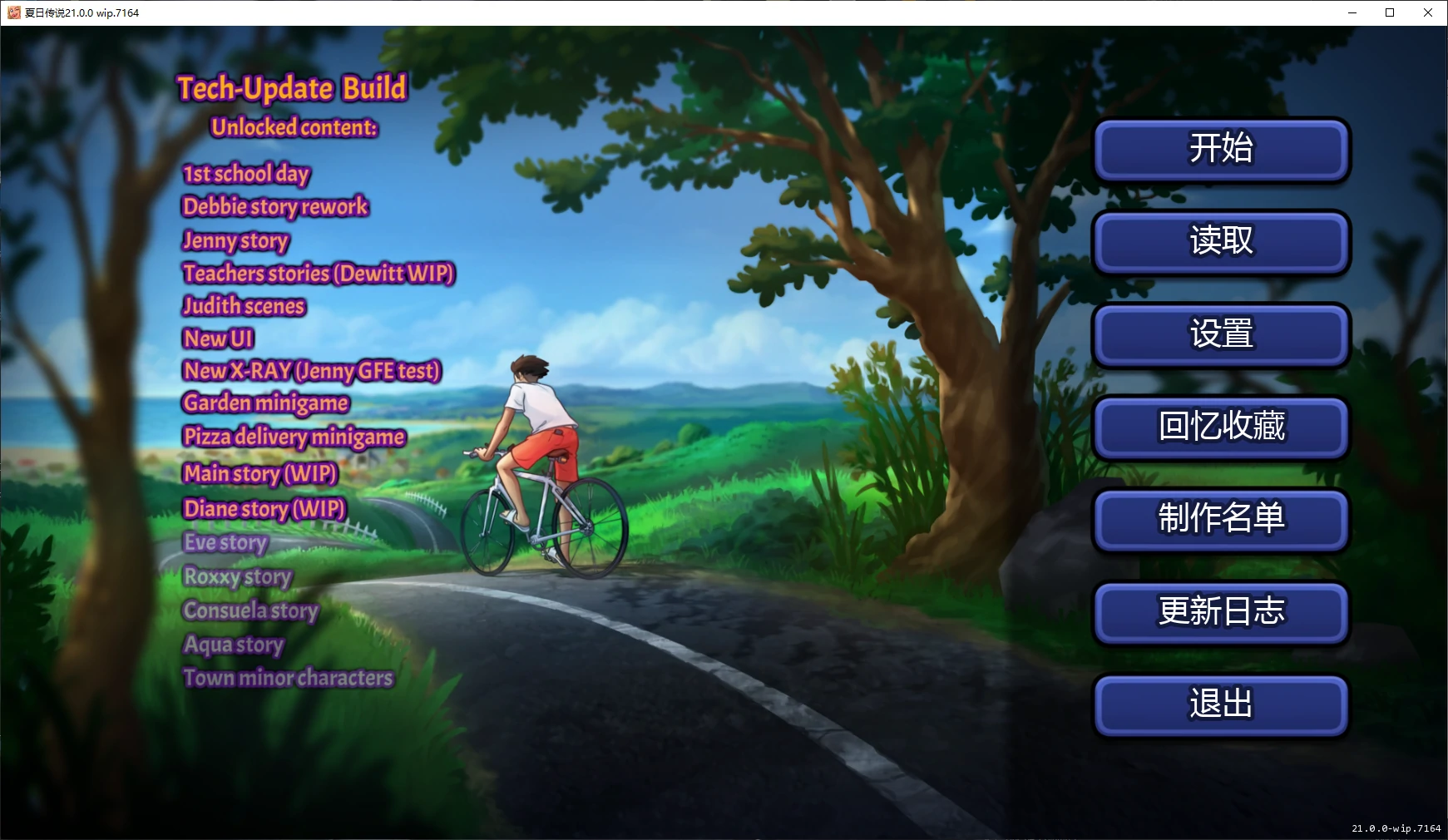Click the 退出 button to quit the game
The image size is (1448, 840).
pos(1219,704)
